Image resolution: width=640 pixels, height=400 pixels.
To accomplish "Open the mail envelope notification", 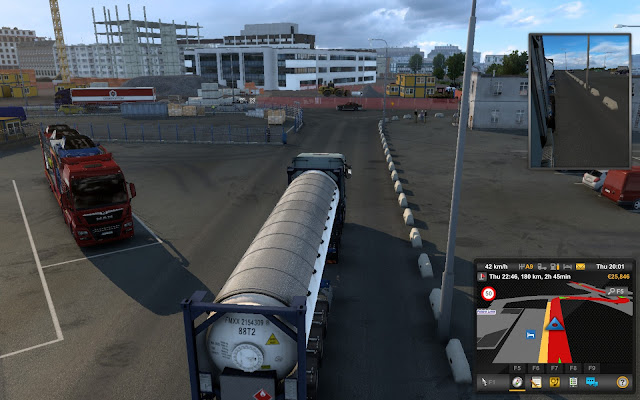I will (x=579, y=265).
